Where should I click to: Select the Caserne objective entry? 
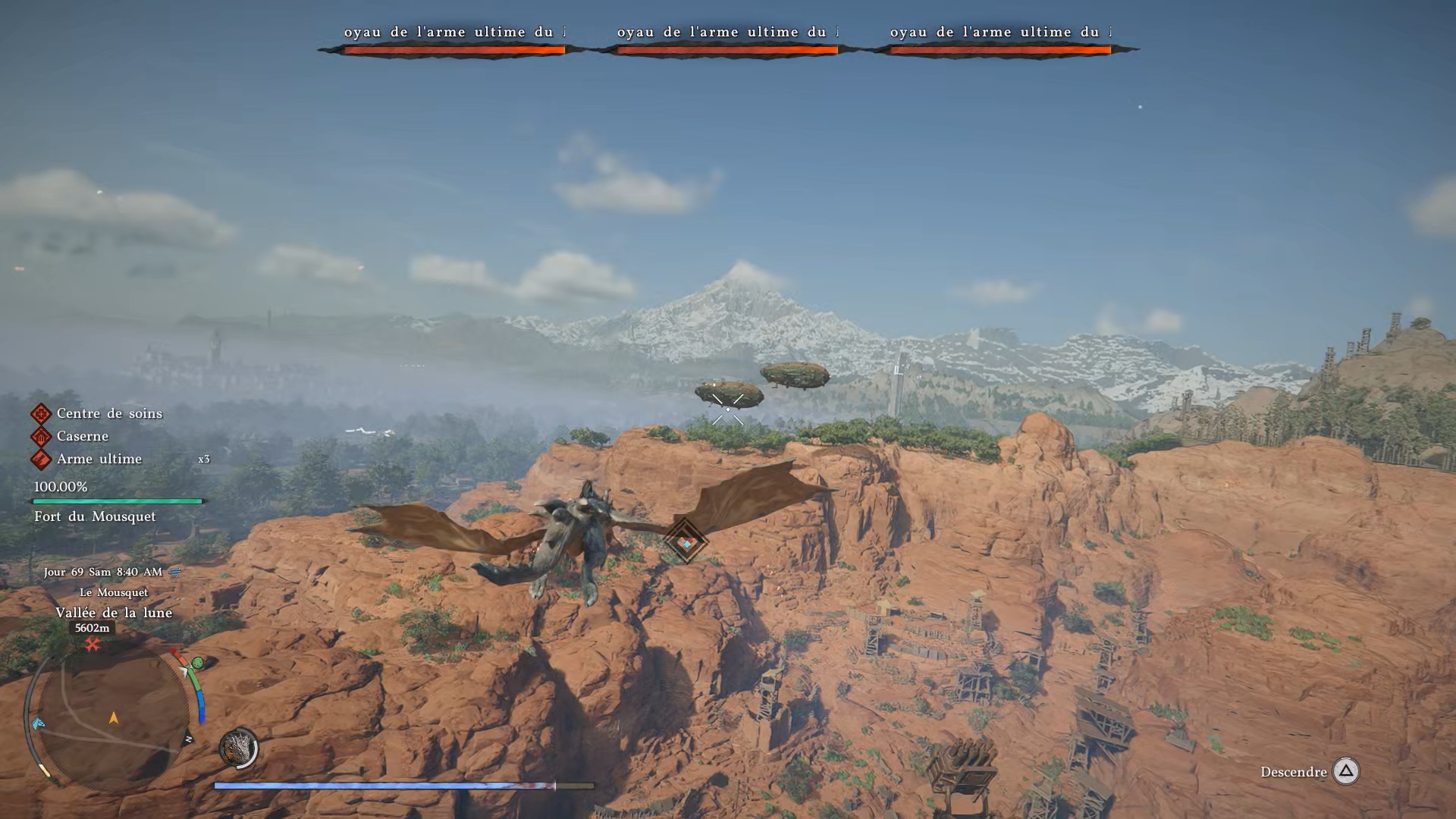coord(82,437)
